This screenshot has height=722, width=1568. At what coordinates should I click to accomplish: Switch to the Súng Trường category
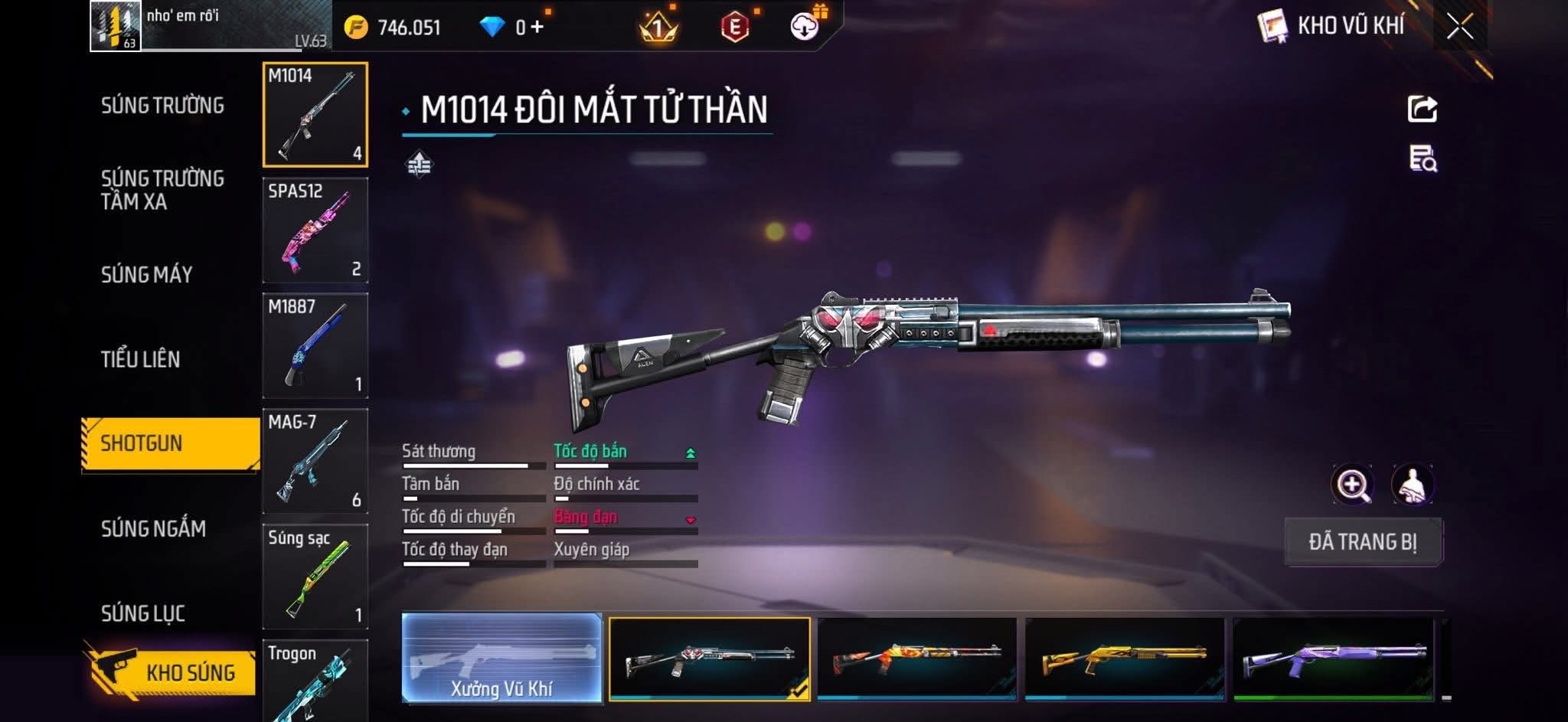click(x=162, y=106)
